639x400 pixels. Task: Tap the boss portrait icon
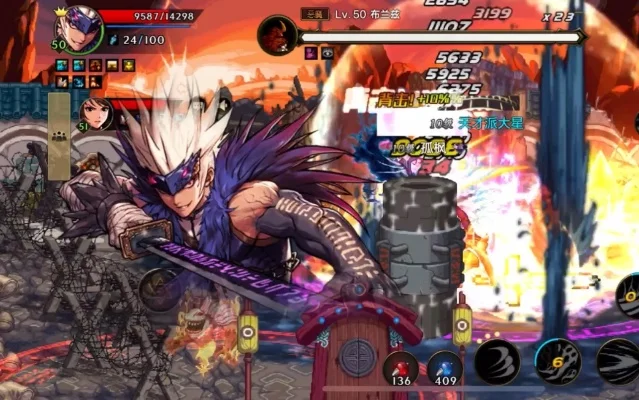click(x=277, y=36)
